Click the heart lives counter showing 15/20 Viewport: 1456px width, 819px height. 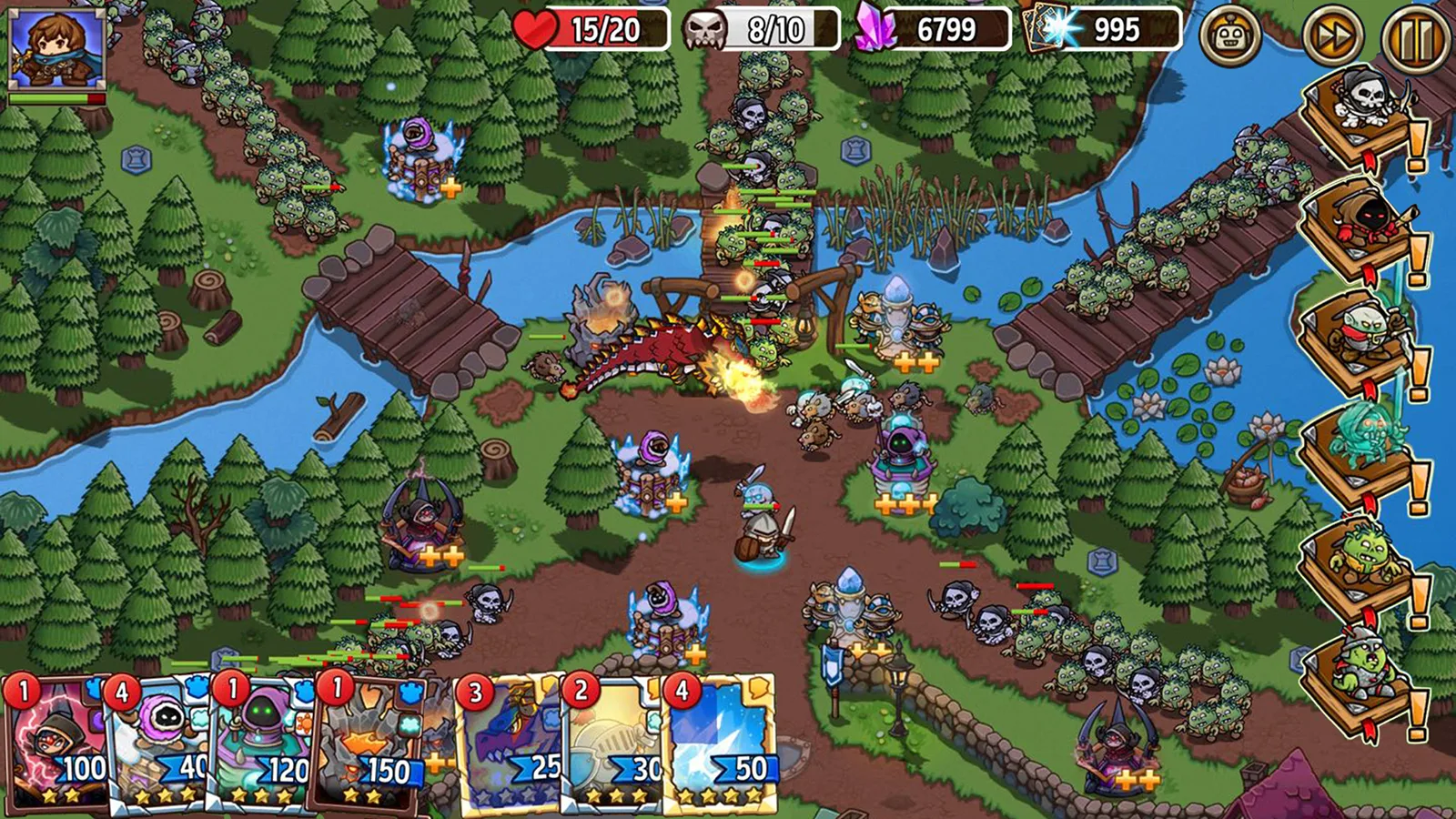pyautogui.click(x=591, y=29)
